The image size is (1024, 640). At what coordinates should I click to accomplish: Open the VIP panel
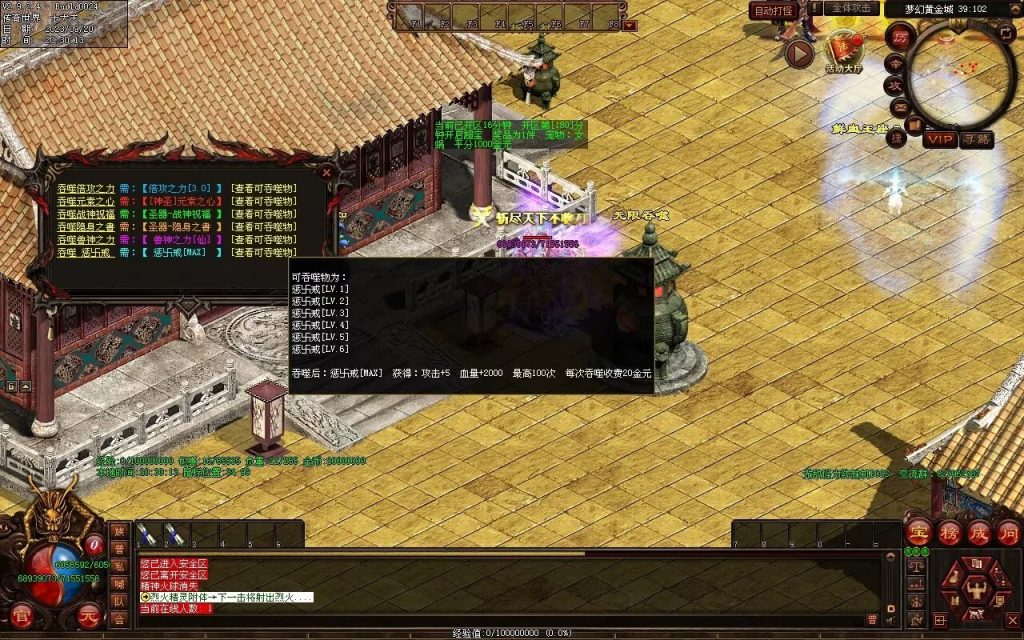(x=939, y=139)
